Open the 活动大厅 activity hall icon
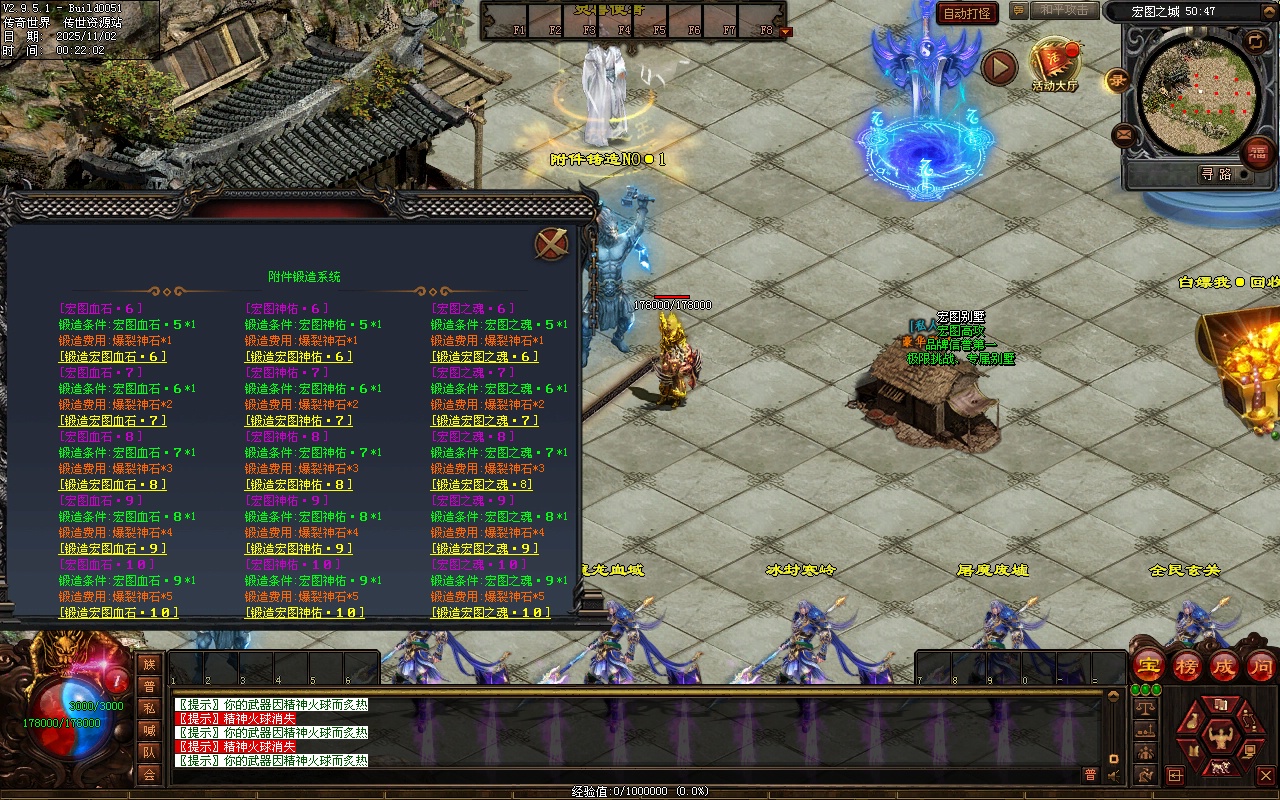The image size is (1280, 800). (1055, 63)
